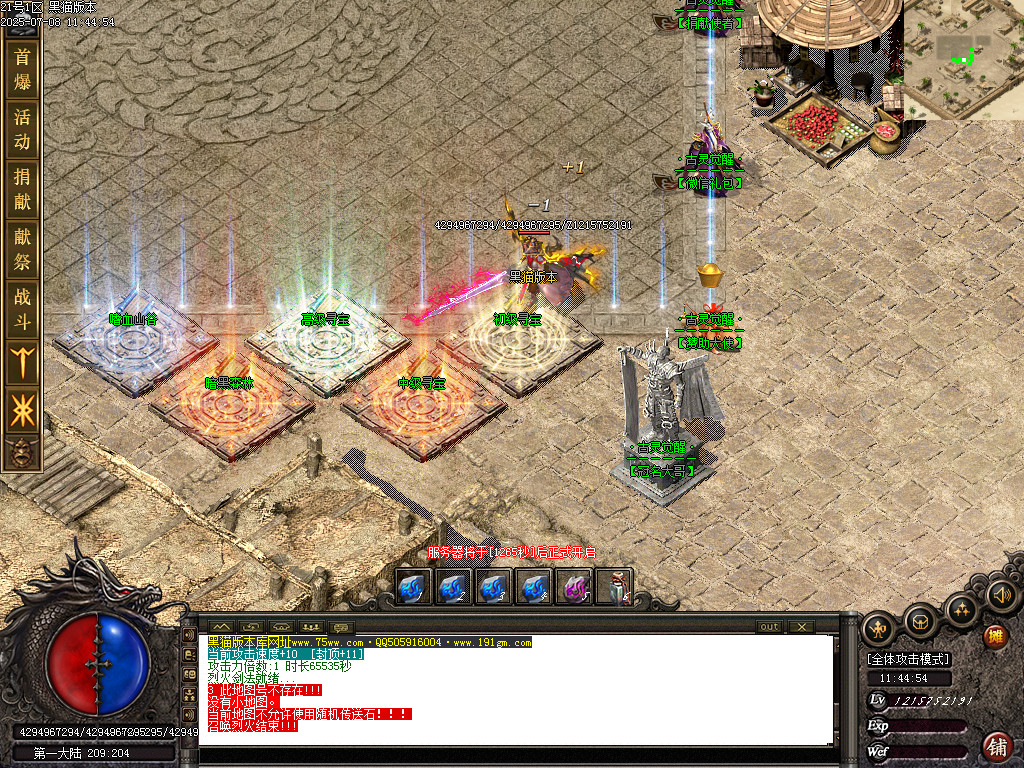Image resolution: width=1024 pixels, height=768 pixels.
Task: Open the character figure panel button
Action: 879,629
